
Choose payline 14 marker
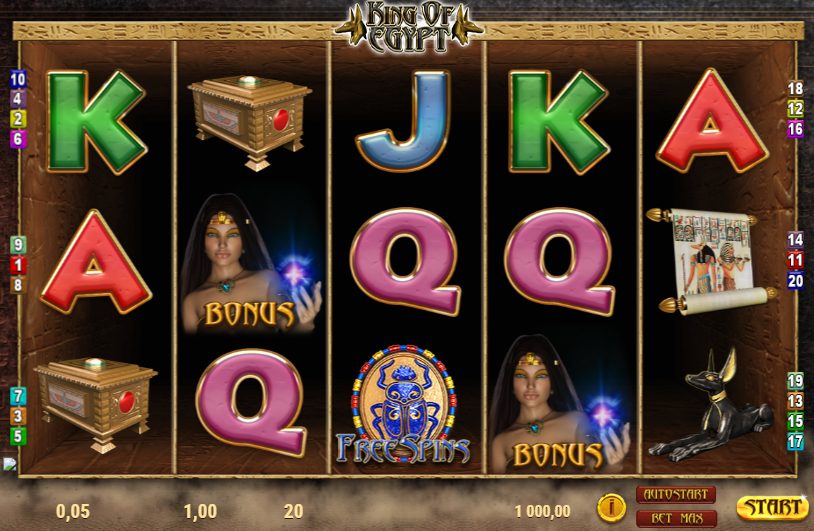796,240
